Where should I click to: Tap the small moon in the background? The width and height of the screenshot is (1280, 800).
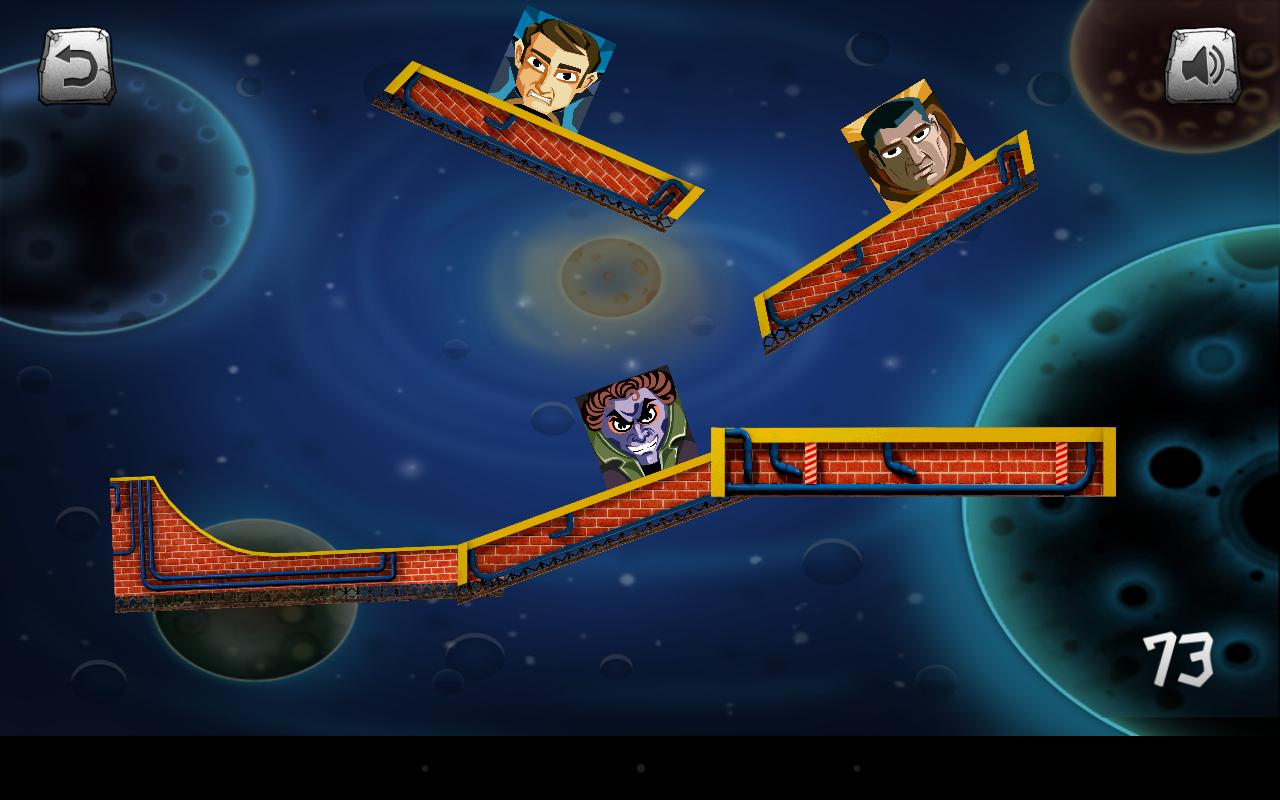pyautogui.click(x=610, y=275)
